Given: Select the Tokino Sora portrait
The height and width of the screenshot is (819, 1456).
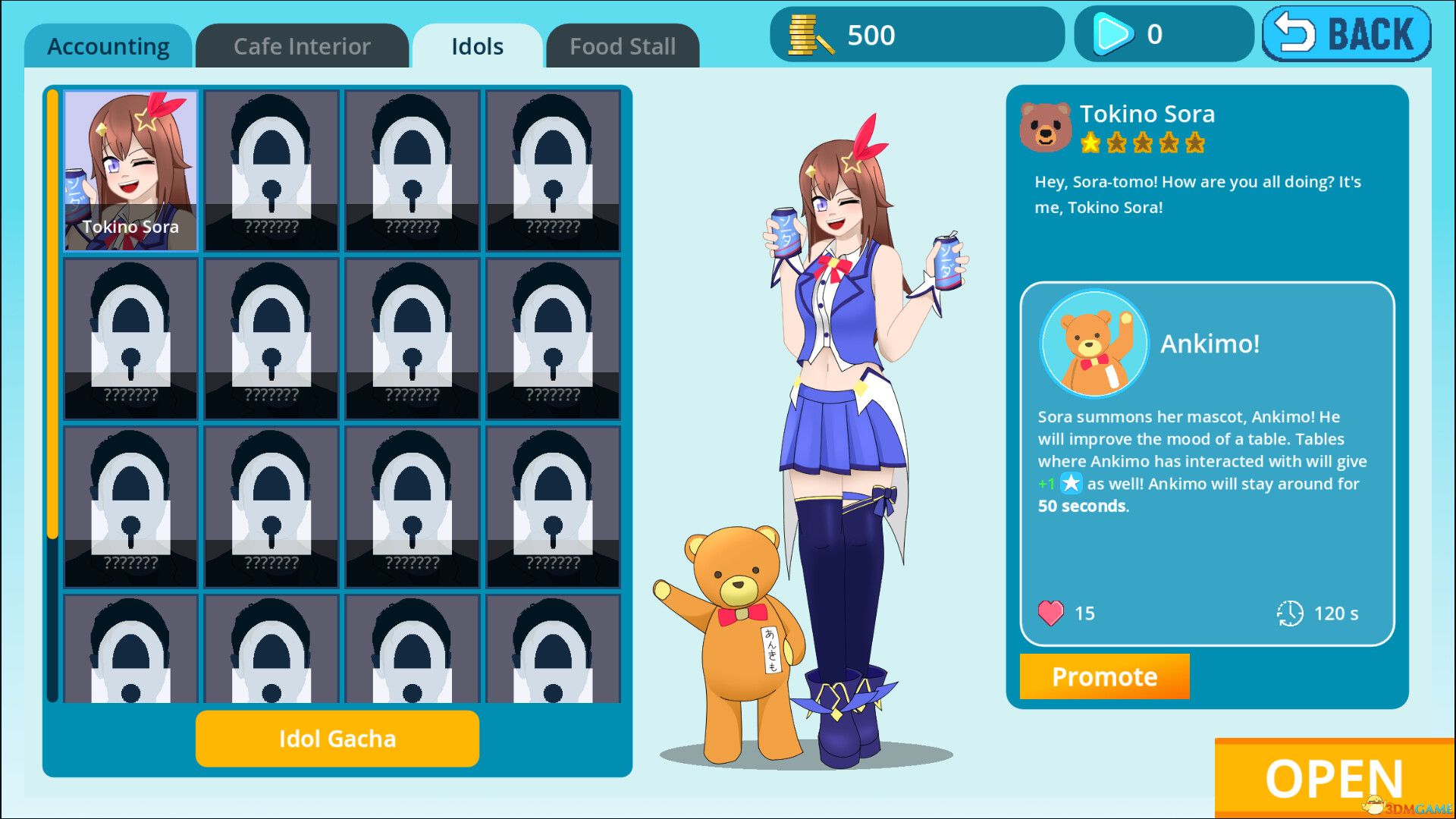Looking at the screenshot, I should pyautogui.click(x=130, y=168).
